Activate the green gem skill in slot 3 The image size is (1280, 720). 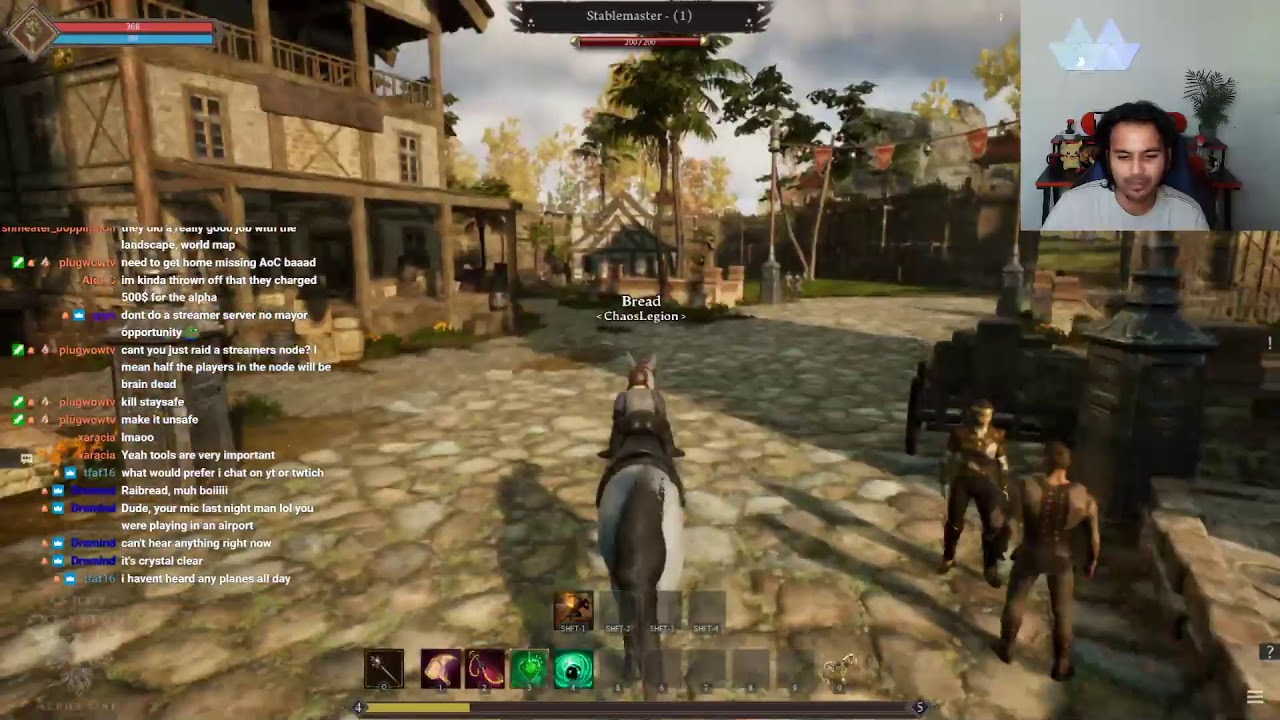pyautogui.click(x=530, y=670)
